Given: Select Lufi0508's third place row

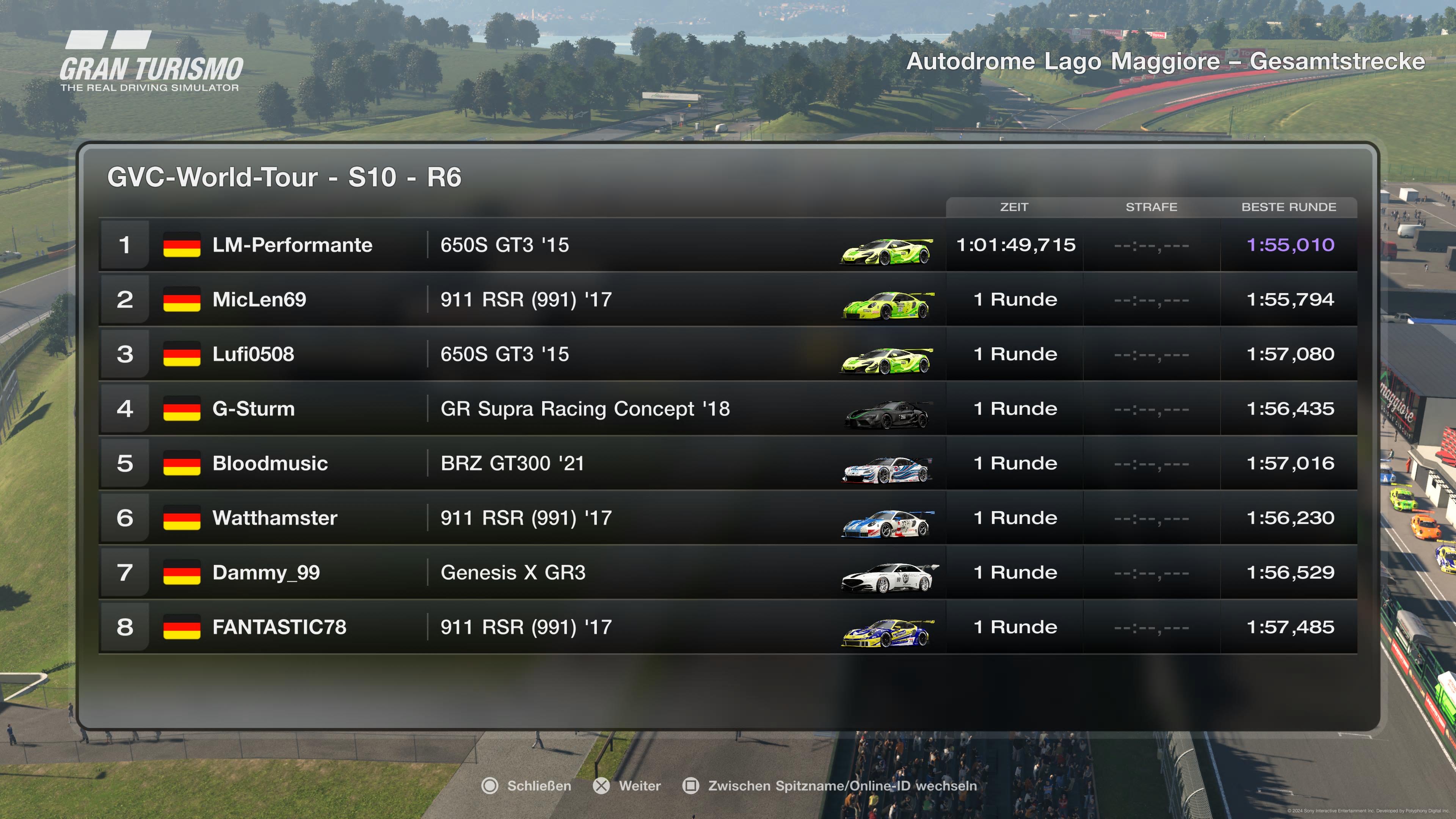Looking at the screenshot, I should point(728,354).
